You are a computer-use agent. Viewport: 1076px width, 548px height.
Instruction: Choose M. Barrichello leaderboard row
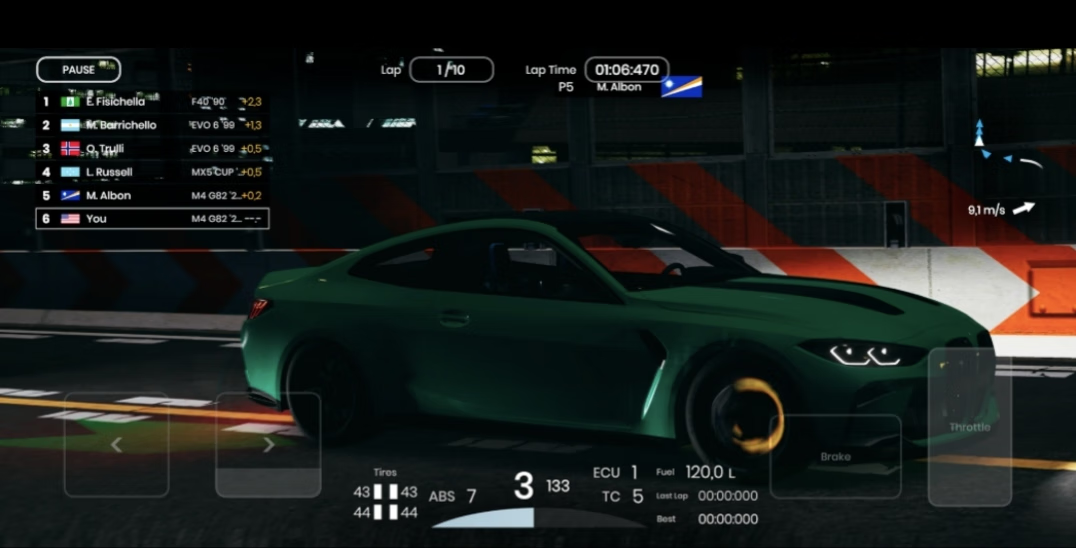point(152,125)
